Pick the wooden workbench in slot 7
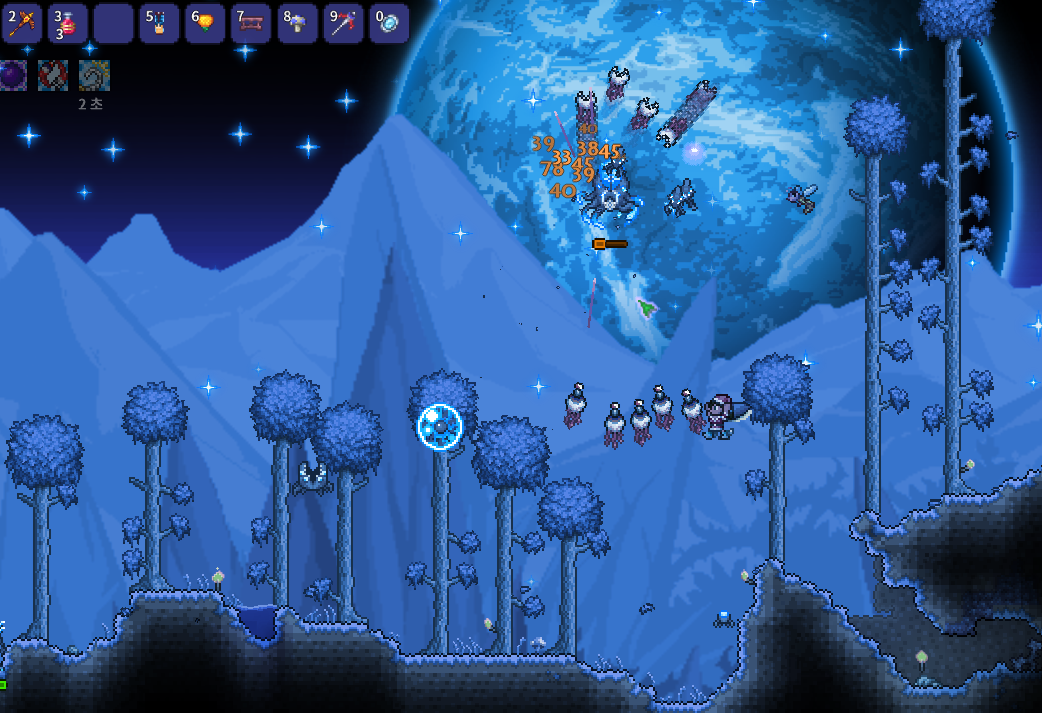1042x713 pixels. pyautogui.click(x=250, y=23)
